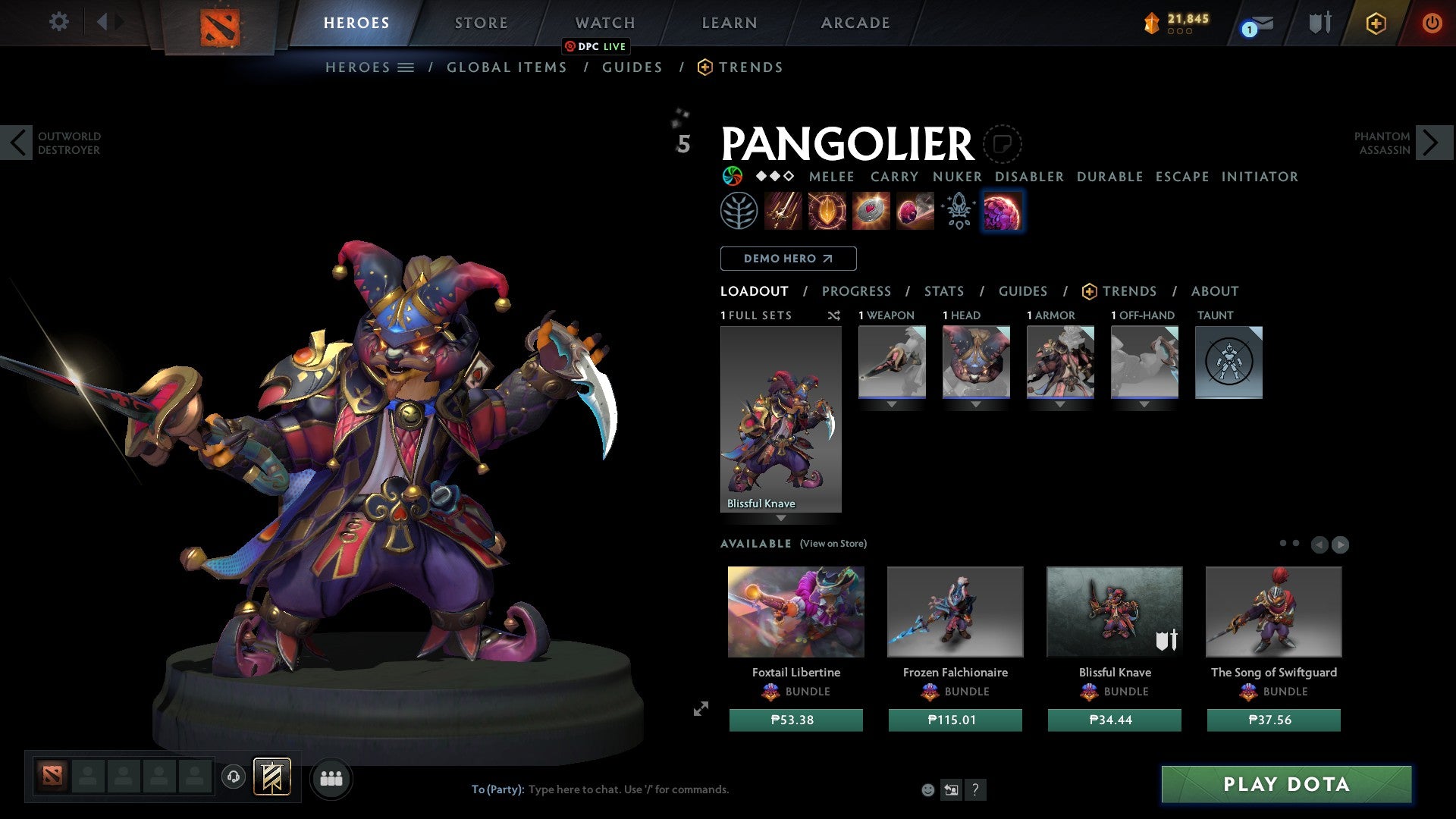Choose the Taunt loadout slot

click(x=1228, y=362)
